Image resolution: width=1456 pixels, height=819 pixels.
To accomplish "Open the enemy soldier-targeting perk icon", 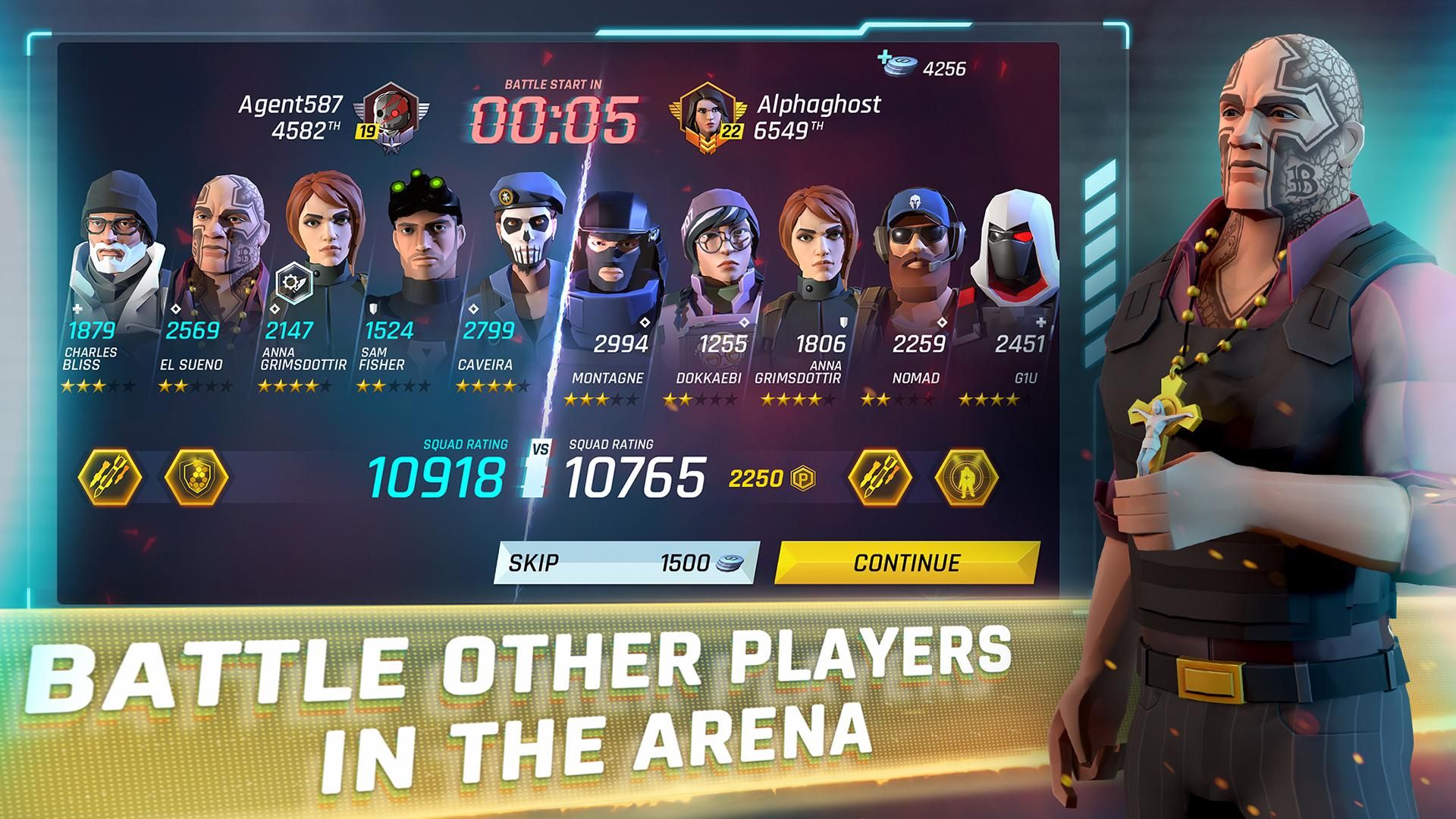I will click(x=965, y=478).
